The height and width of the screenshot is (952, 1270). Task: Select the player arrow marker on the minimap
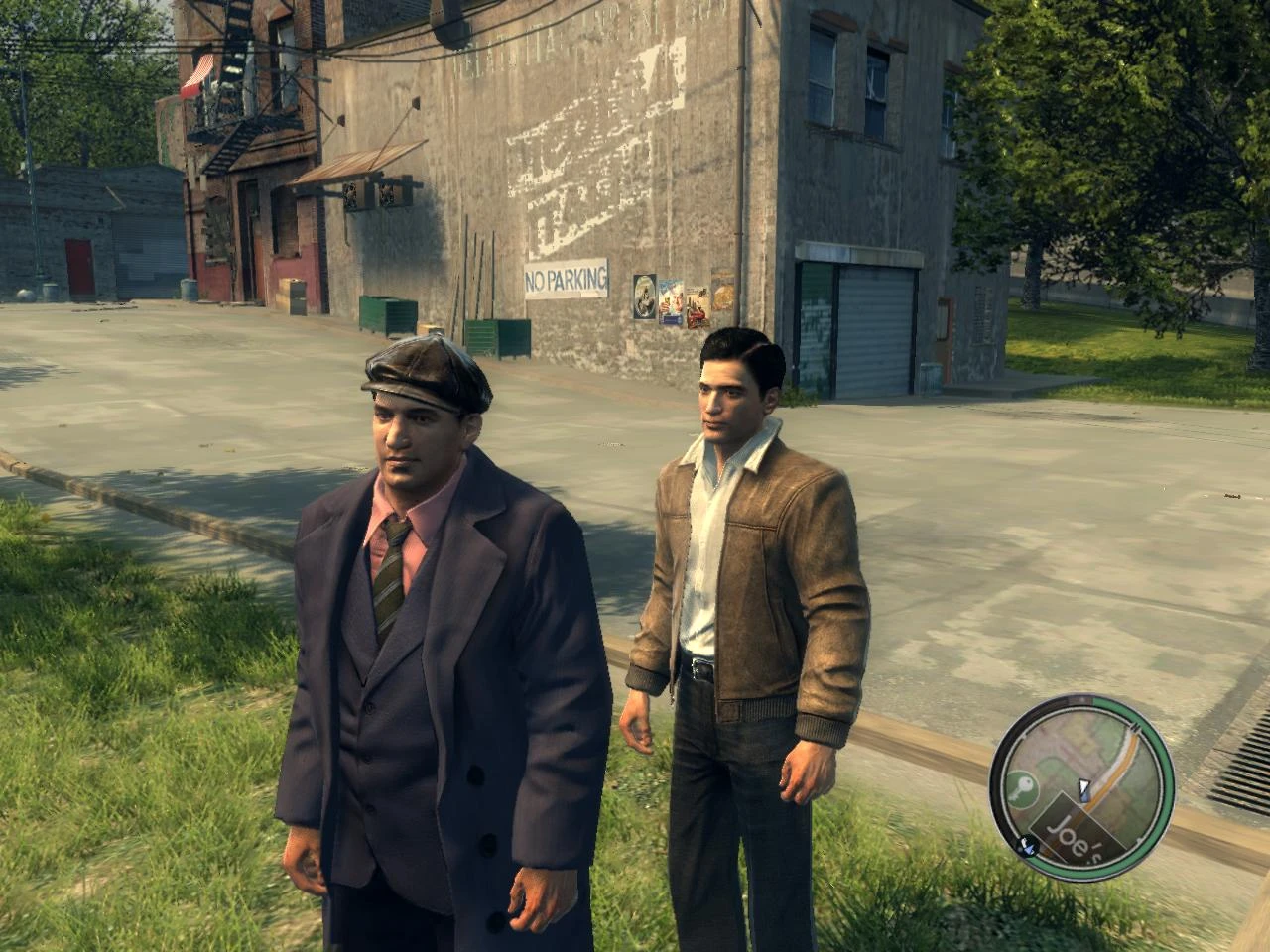coord(1084,790)
